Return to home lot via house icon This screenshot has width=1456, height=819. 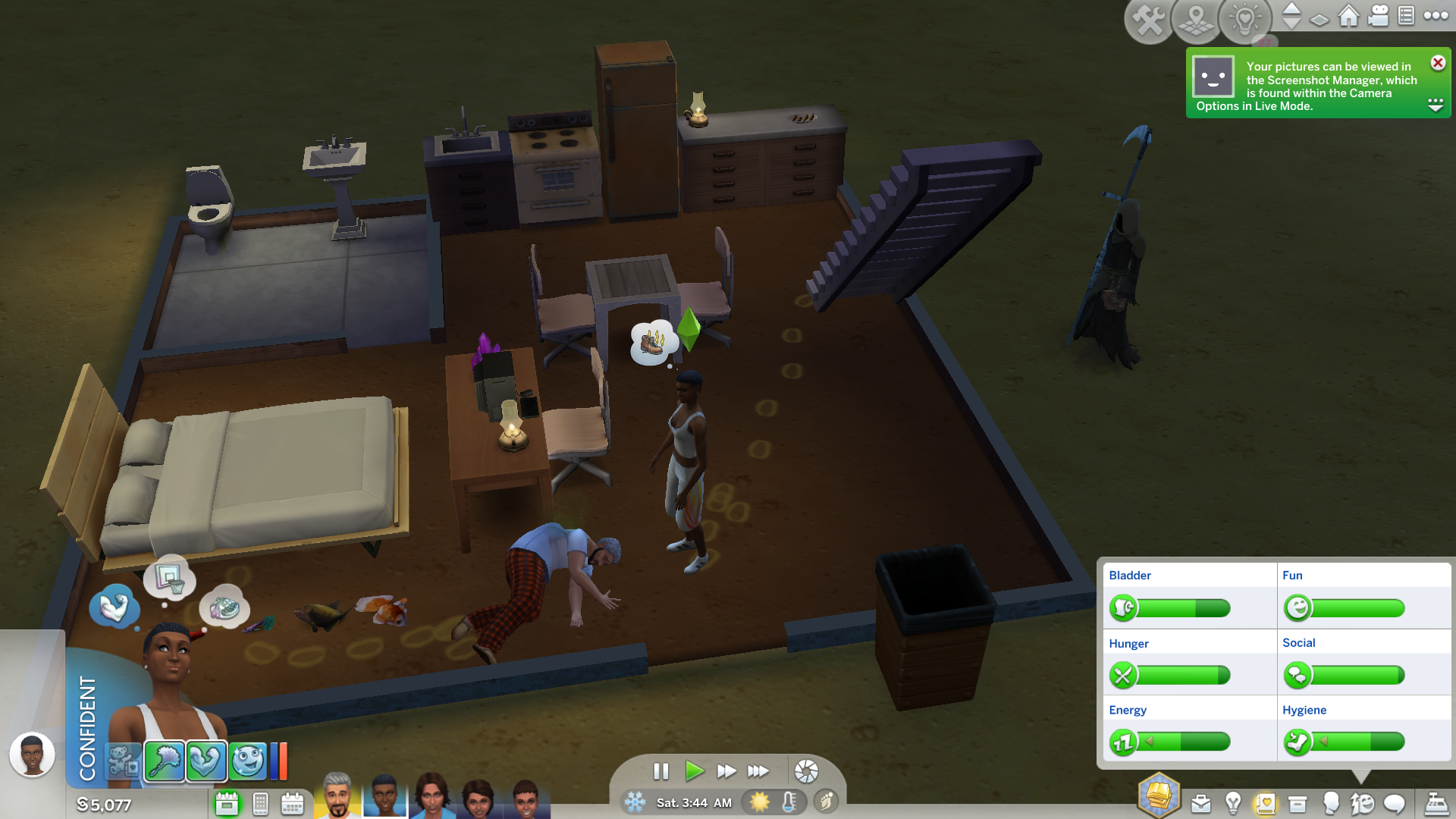[1348, 16]
